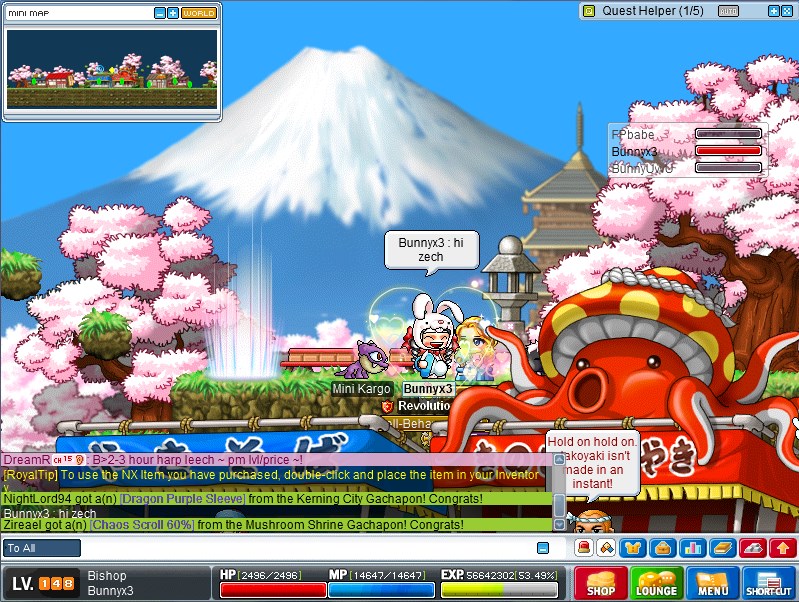The height and width of the screenshot is (602, 799).
Task: Click the mini map display
Action: pyautogui.click(x=112, y=68)
